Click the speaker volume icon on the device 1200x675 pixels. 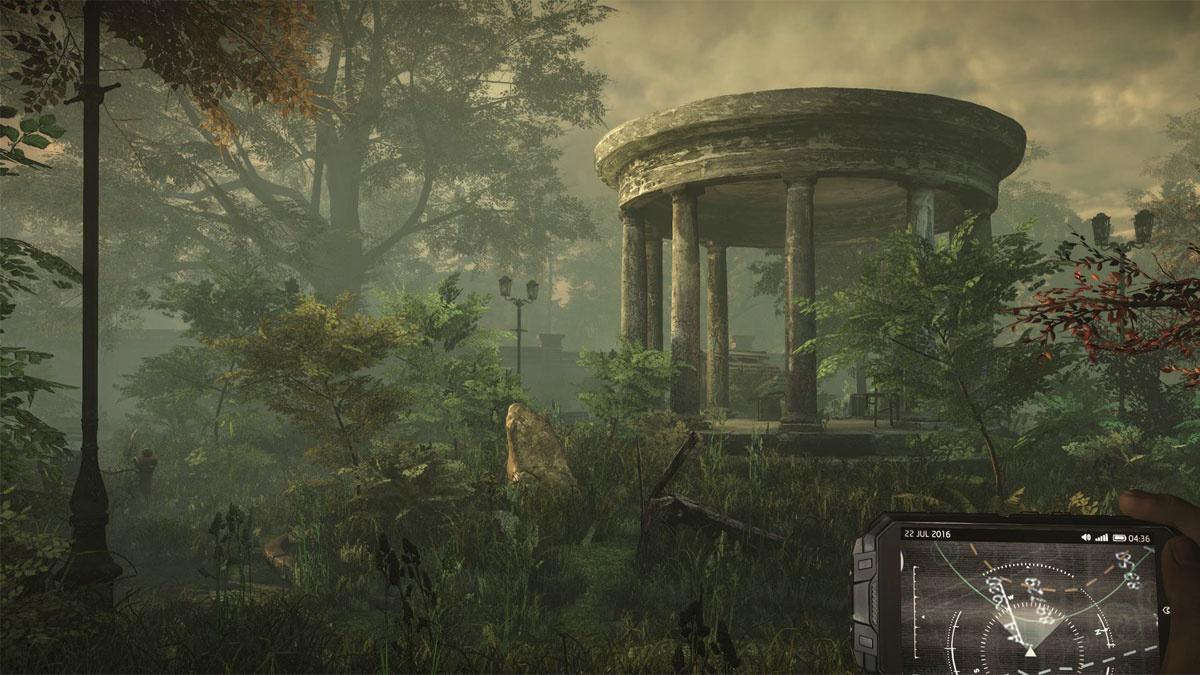point(1086,537)
